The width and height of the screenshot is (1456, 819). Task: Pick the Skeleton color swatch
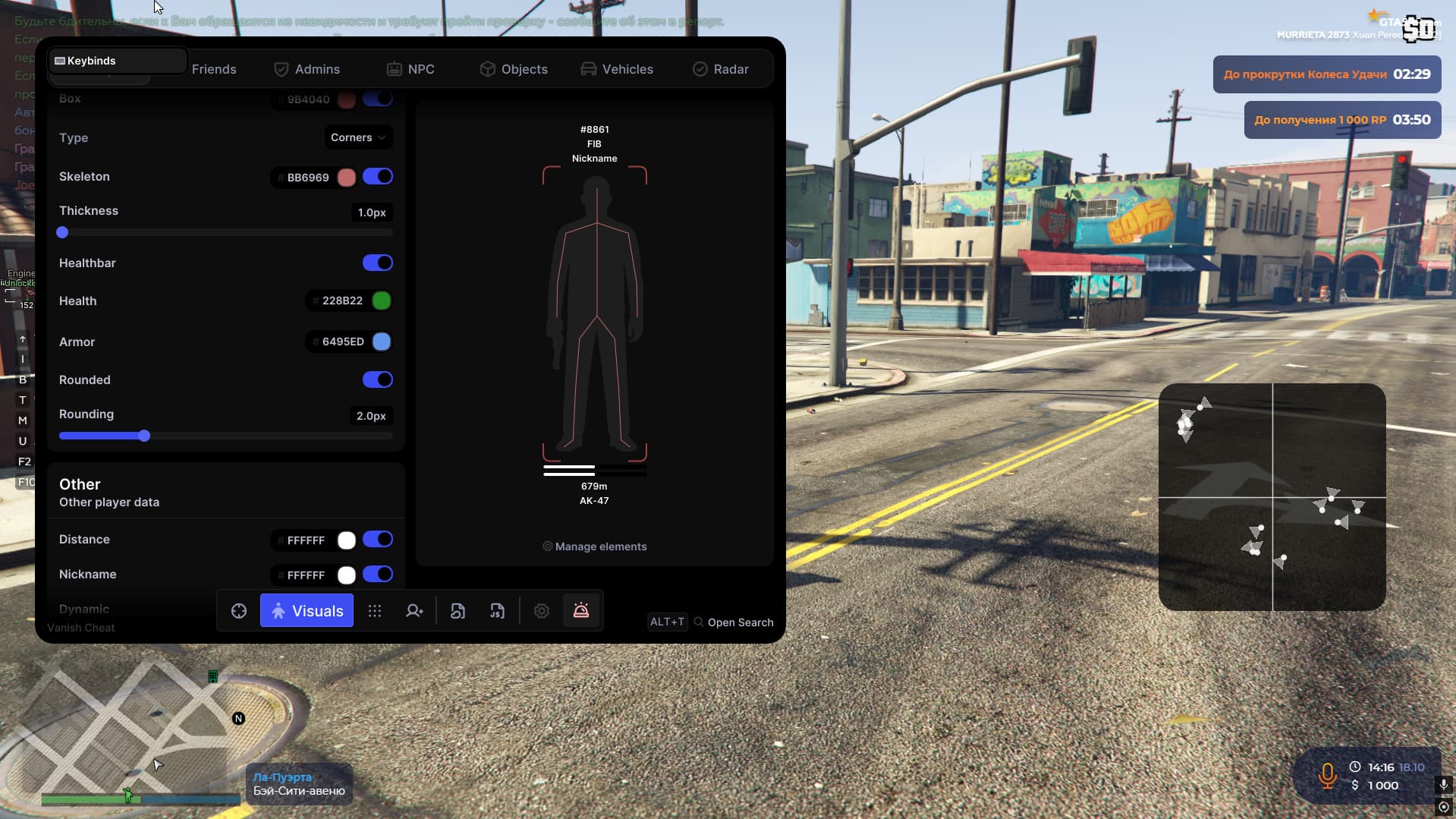[x=347, y=178]
